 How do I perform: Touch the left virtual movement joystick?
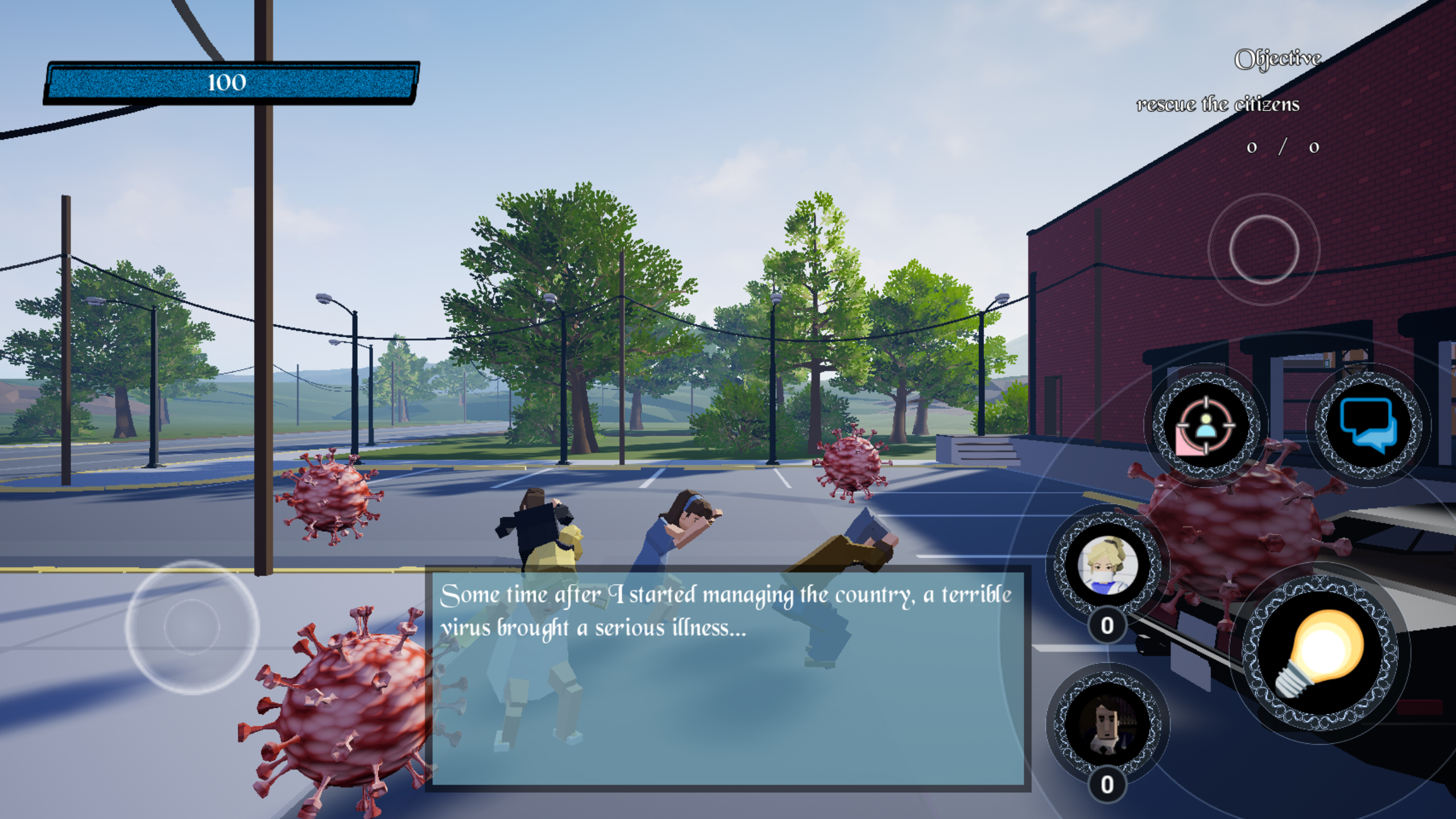192,626
